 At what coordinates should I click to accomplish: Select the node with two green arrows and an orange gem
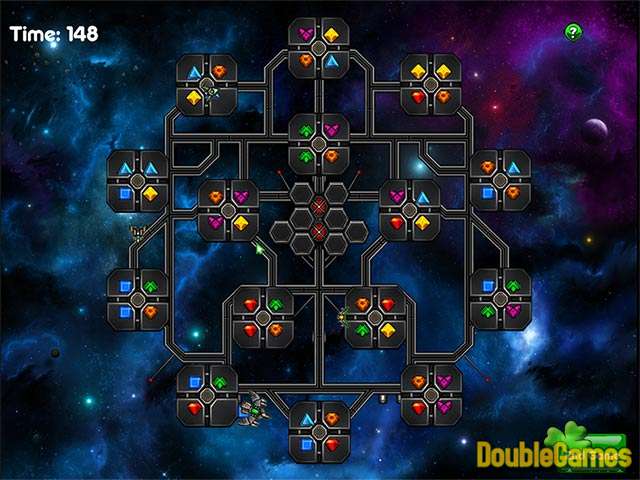pos(319,144)
